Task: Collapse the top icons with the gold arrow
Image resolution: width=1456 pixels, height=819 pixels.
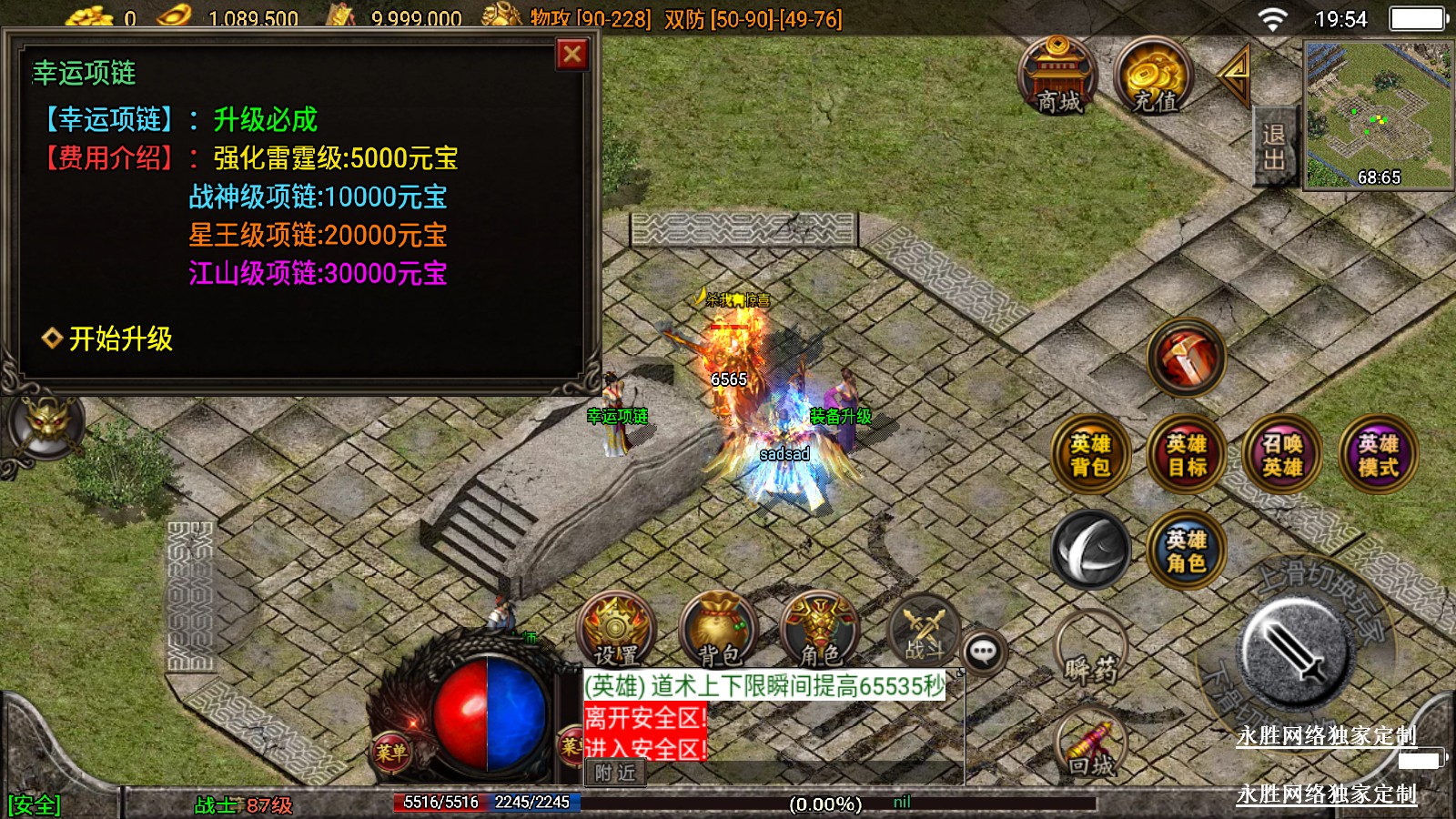Action: [x=1235, y=76]
